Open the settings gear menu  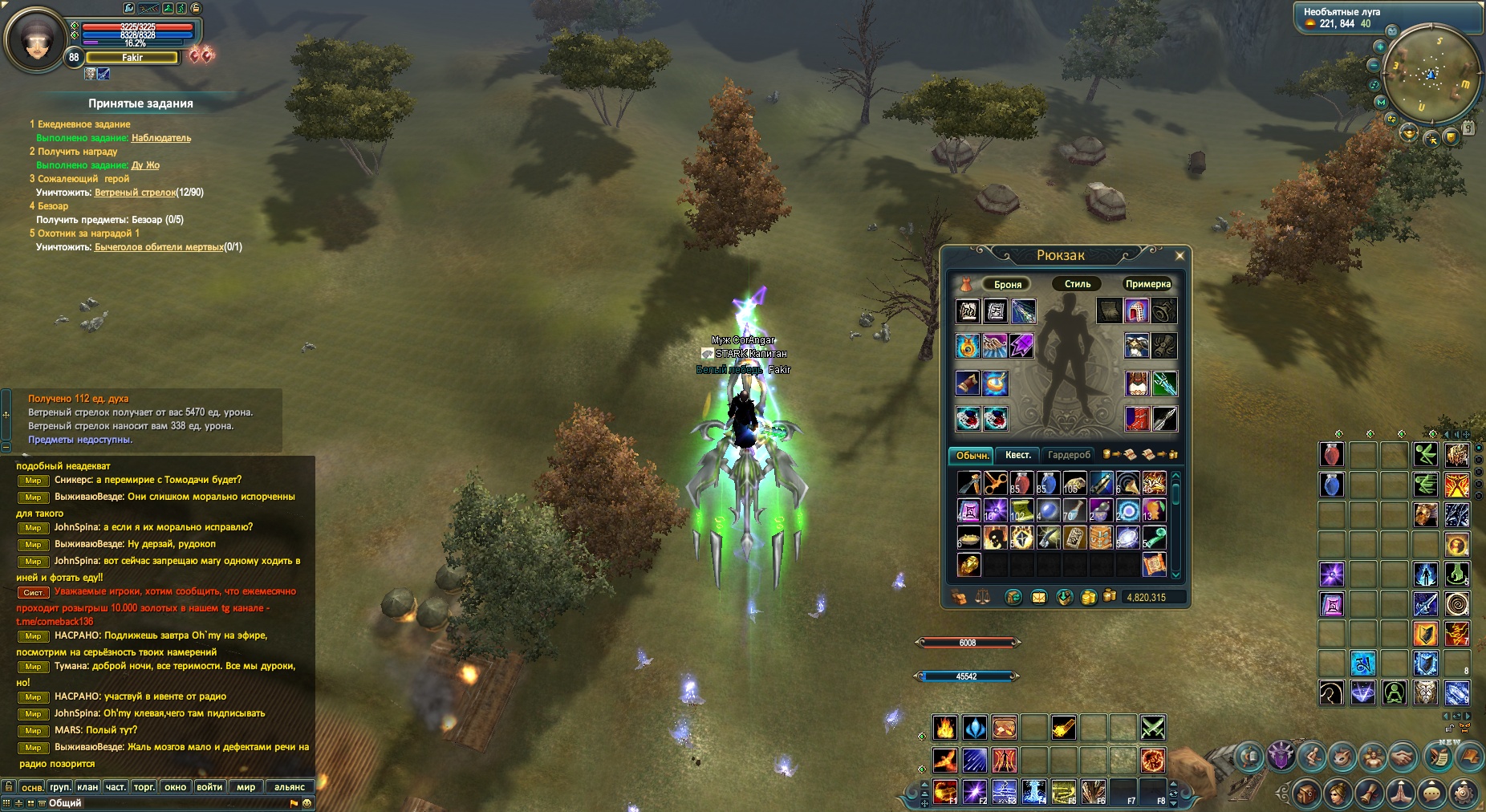click(x=1464, y=794)
